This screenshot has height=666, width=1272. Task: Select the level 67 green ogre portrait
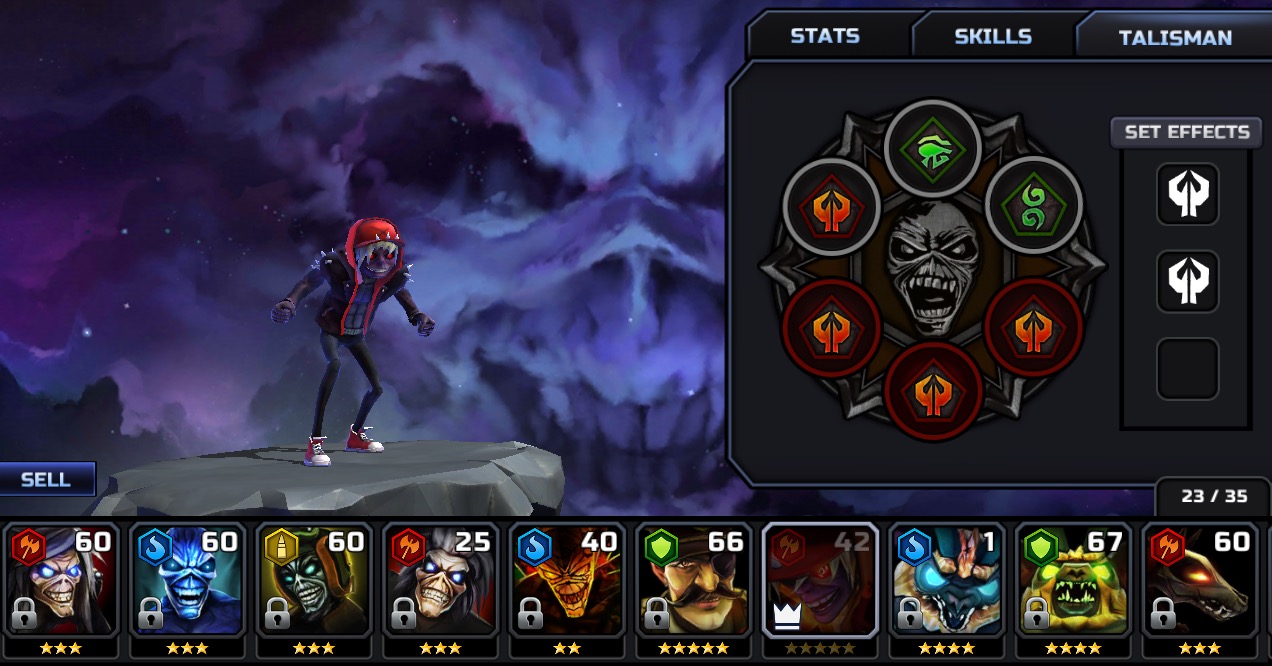click(x=1074, y=581)
